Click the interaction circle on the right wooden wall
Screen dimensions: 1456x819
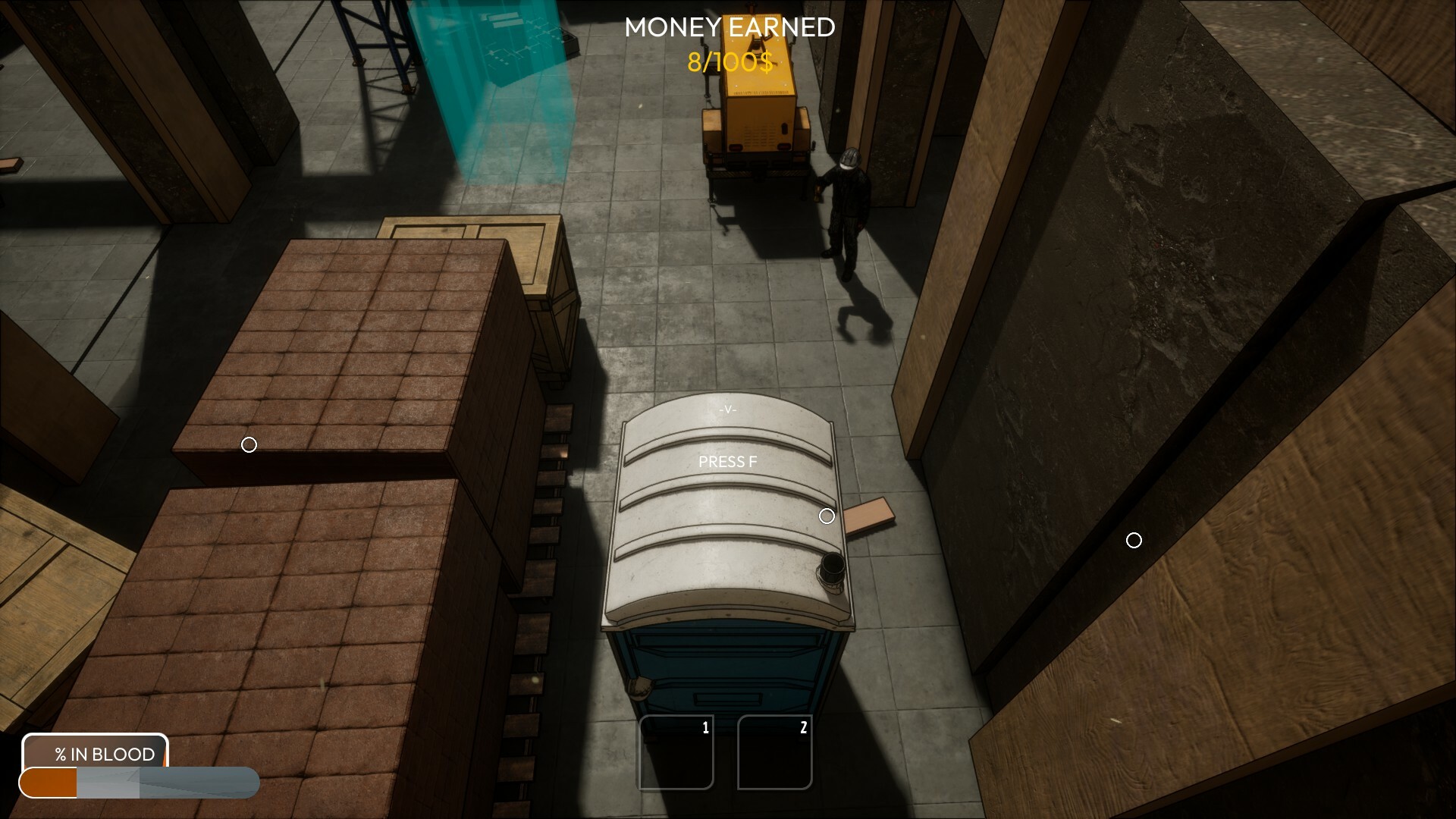point(1134,540)
